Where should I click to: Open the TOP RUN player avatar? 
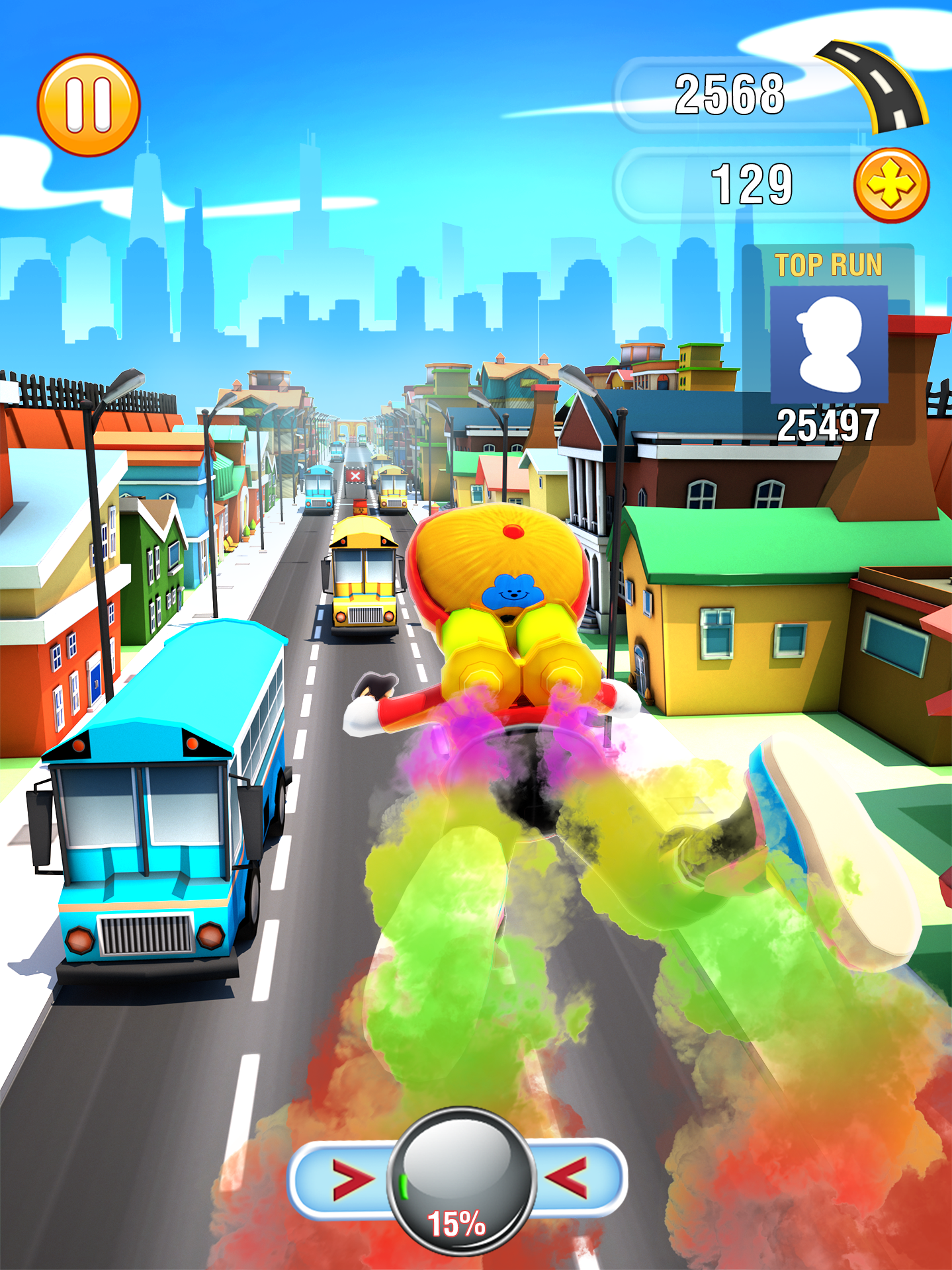click(x=829, y=345)
